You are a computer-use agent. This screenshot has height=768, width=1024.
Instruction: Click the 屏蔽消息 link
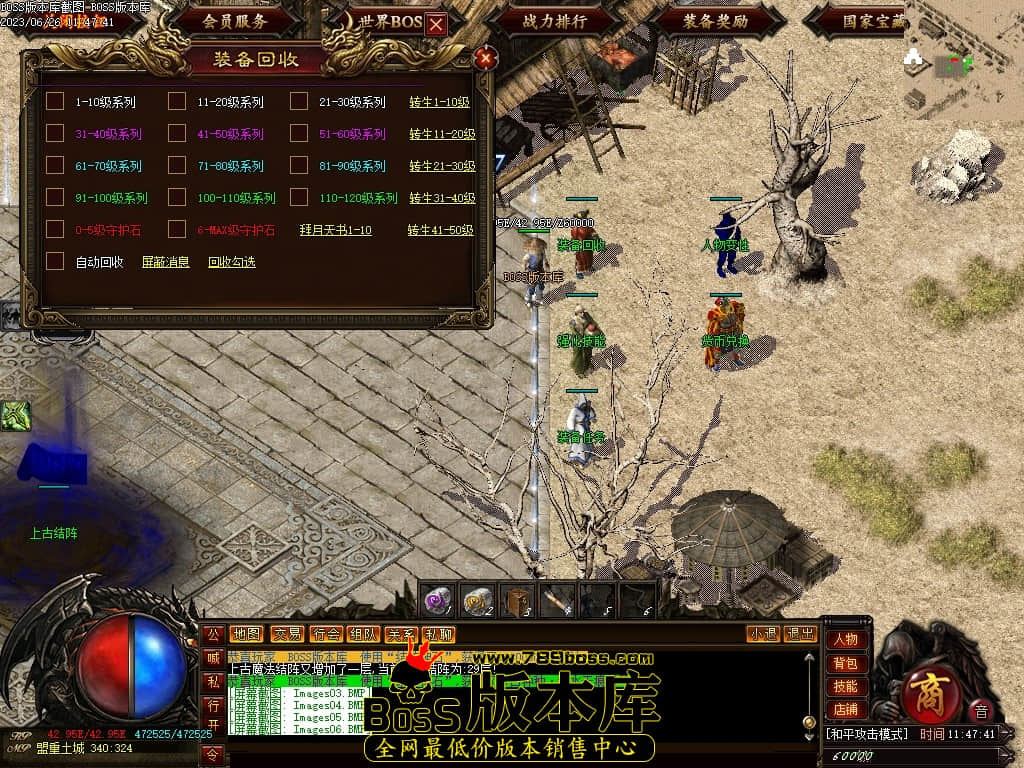(x=165, y=262)
